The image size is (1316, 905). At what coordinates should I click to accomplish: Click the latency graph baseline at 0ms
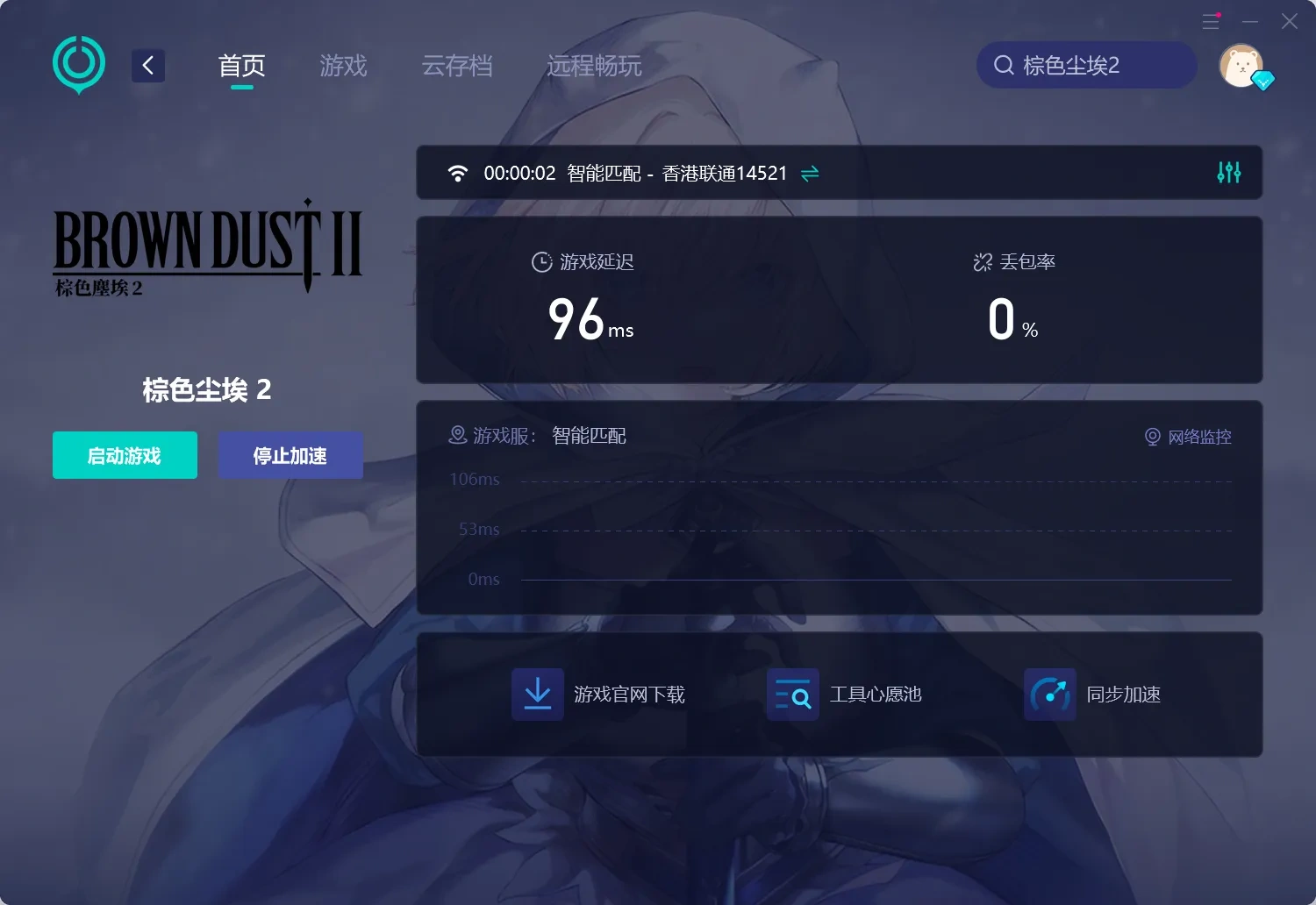tap(877, 579)
